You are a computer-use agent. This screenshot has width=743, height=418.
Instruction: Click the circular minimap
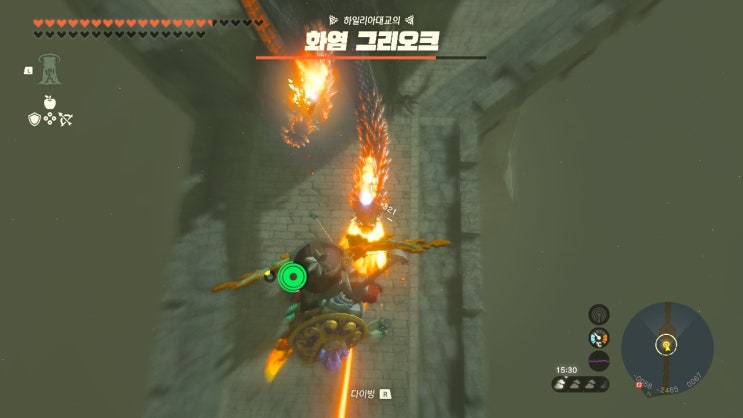point(666,347)
